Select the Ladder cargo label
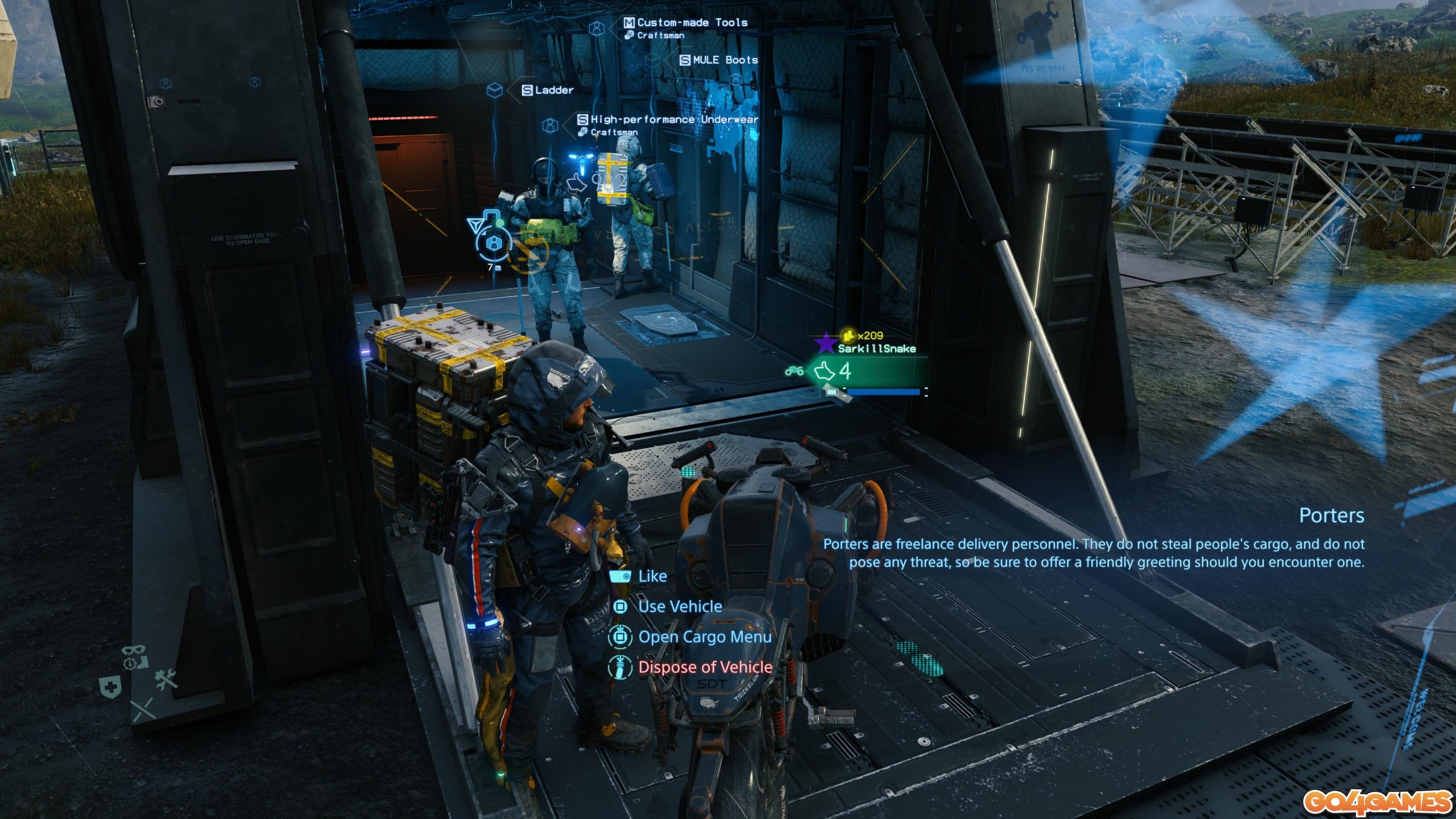 tap(553, 90)
